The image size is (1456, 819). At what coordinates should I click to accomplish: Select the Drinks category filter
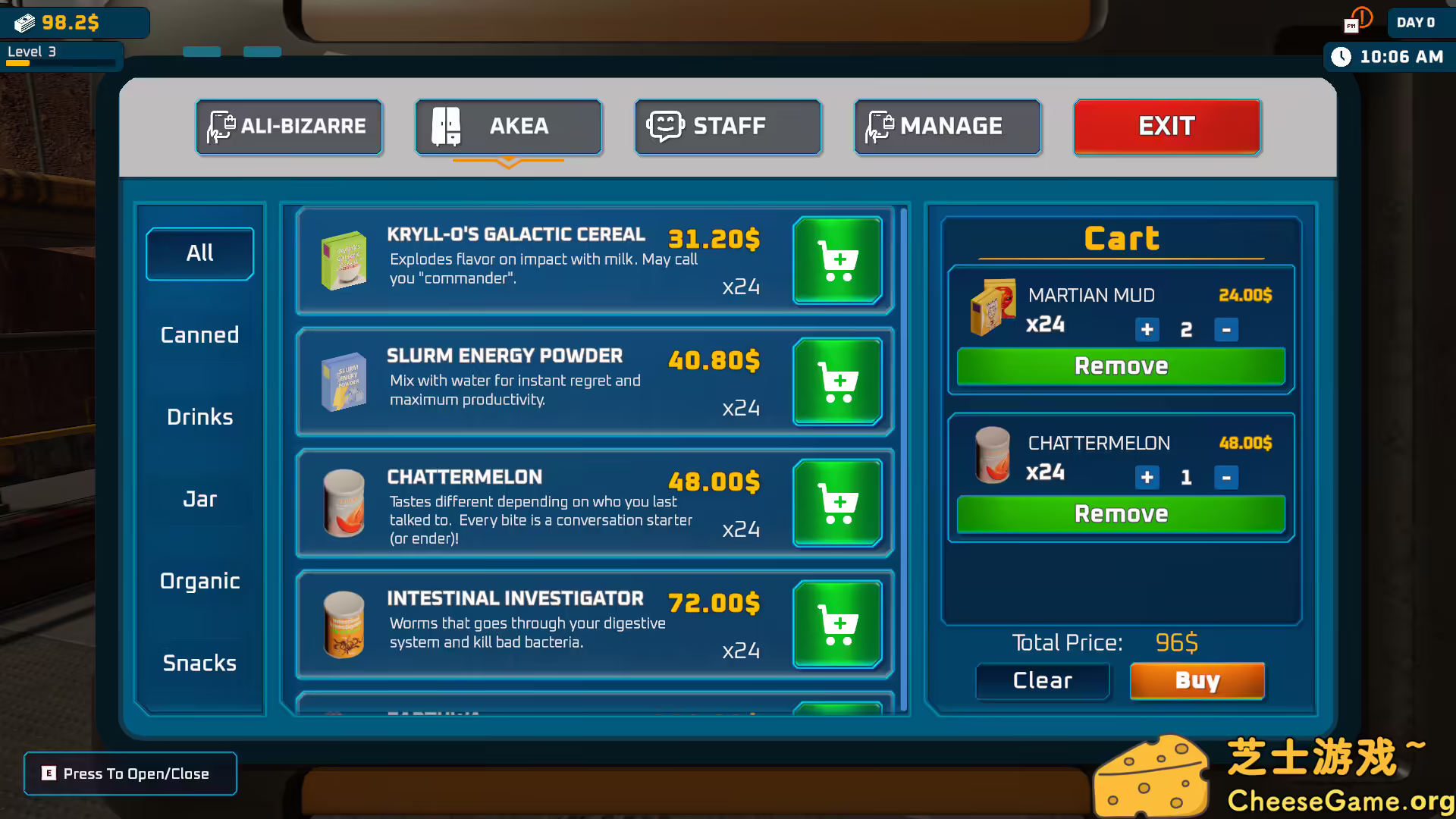pyautogui.click(x=199, y=416)
